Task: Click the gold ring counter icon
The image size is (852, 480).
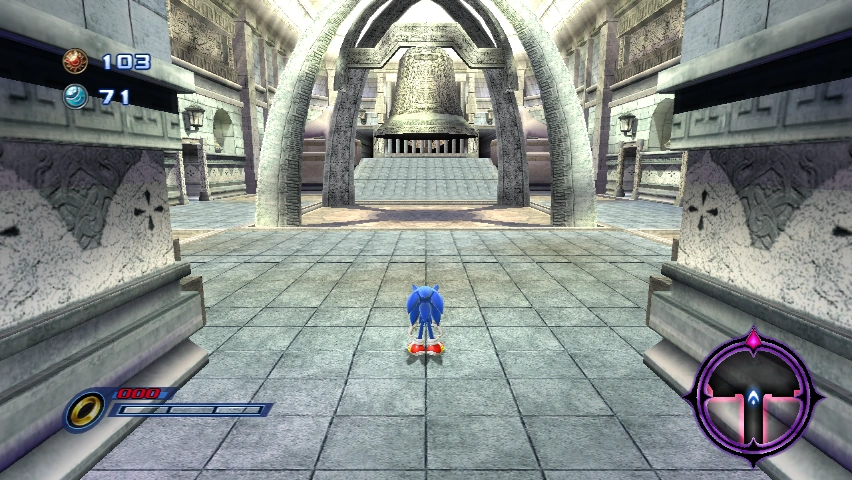Action: pos(86,409)
